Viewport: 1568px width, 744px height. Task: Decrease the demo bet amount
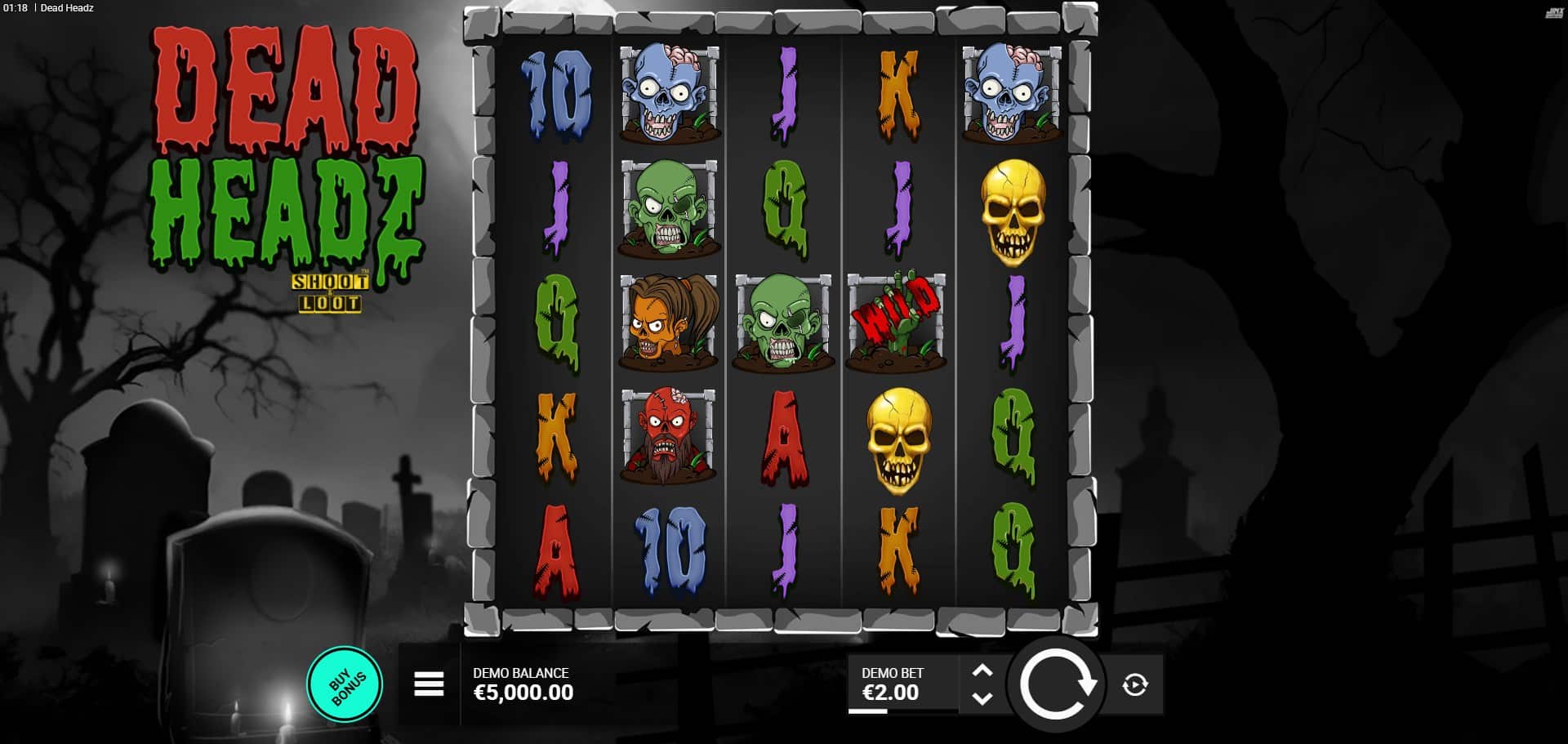coord(982,698)
